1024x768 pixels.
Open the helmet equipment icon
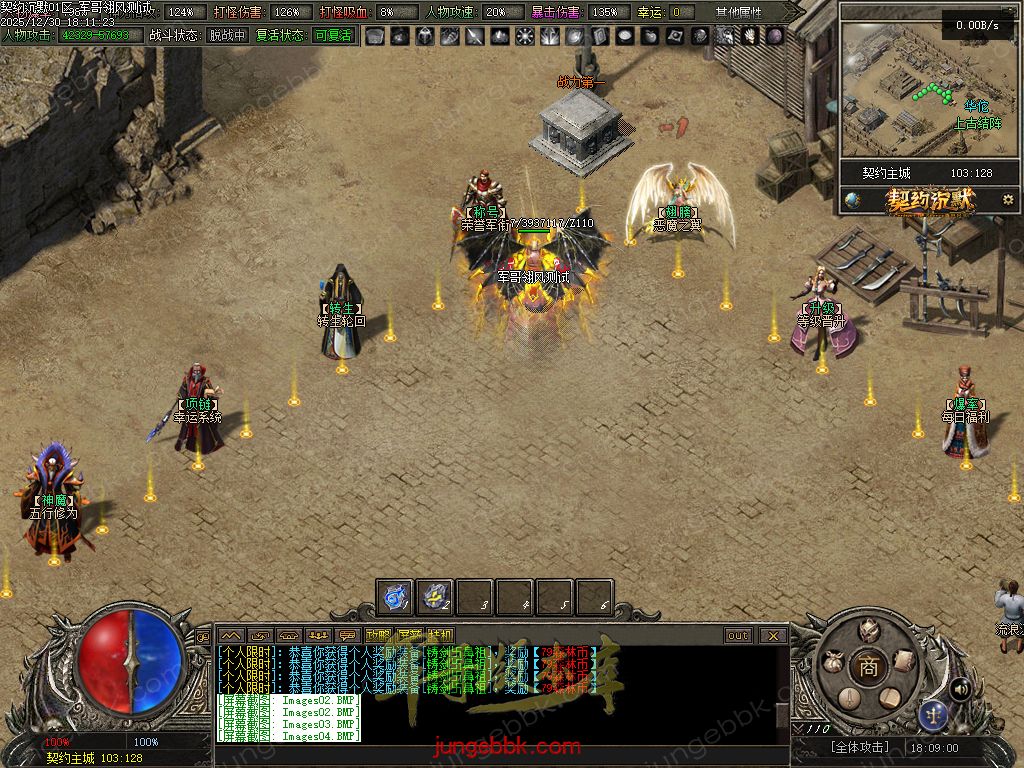click(x=868, y=629)
